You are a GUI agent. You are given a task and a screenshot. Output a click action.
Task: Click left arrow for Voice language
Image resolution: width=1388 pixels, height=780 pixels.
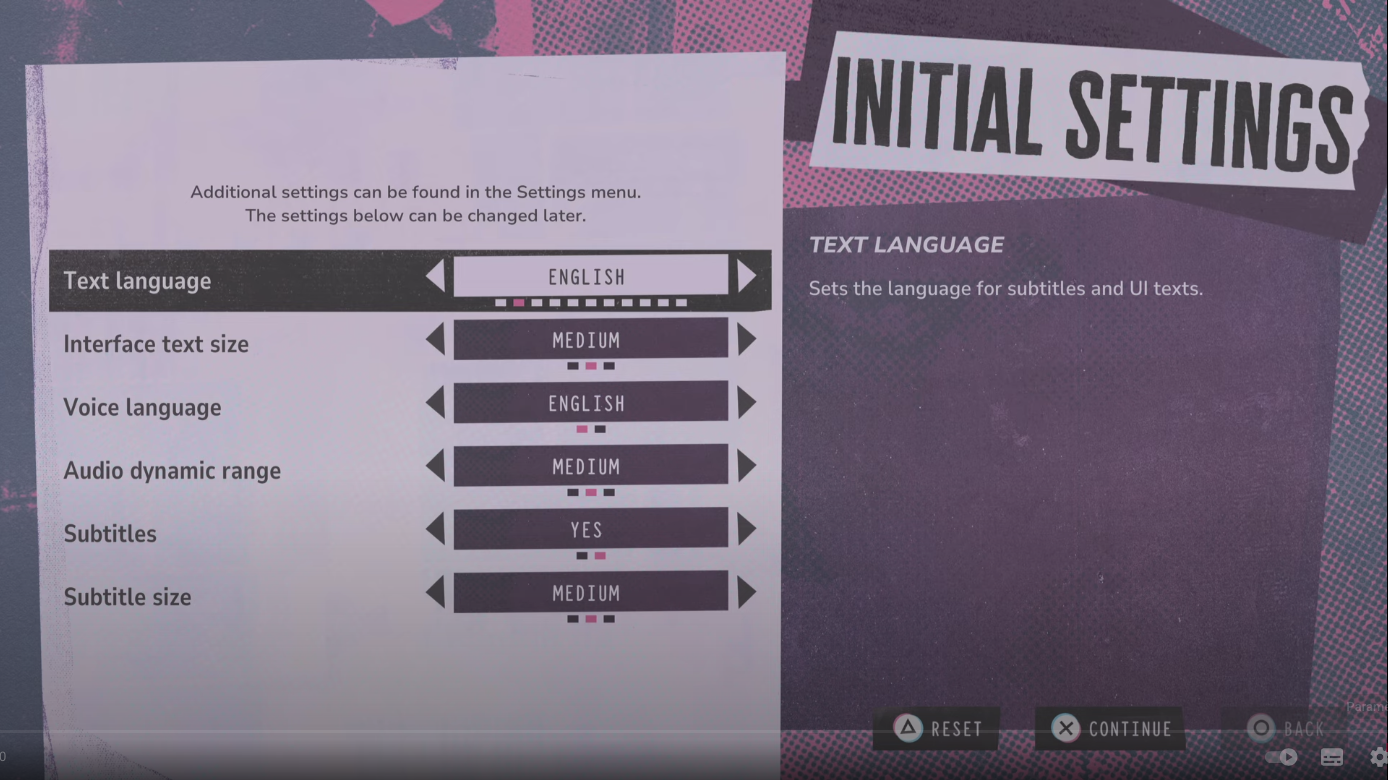pyautogui.click(x=435, y=403)
